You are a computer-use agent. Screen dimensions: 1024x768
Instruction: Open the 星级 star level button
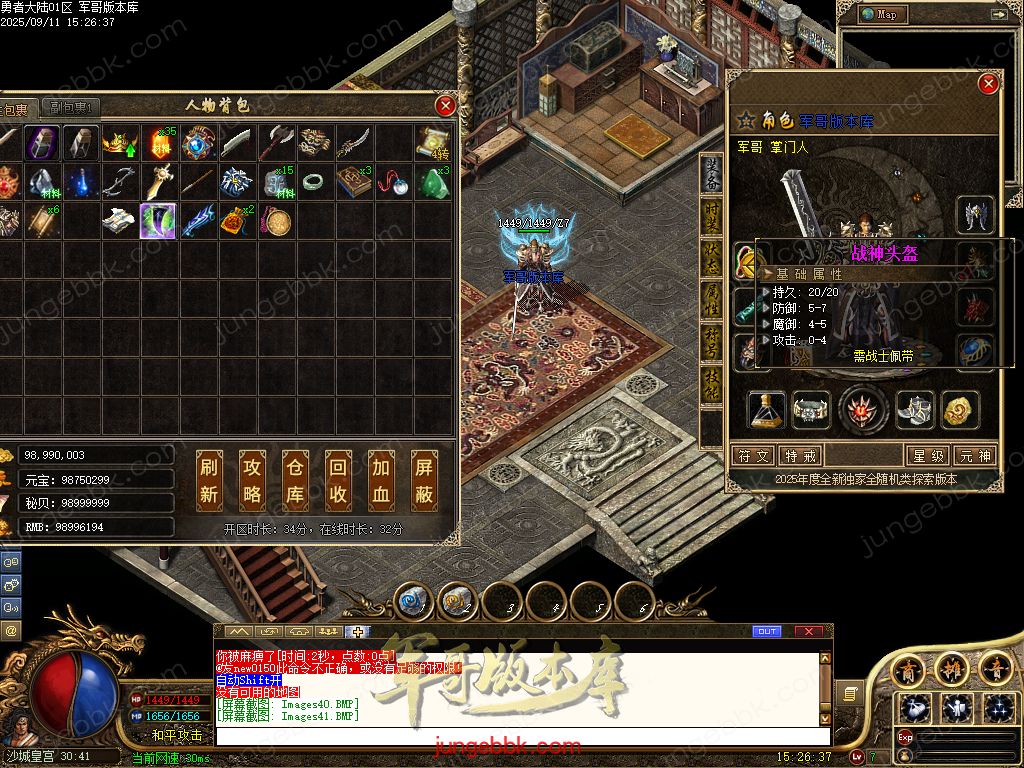pos(926,455)
